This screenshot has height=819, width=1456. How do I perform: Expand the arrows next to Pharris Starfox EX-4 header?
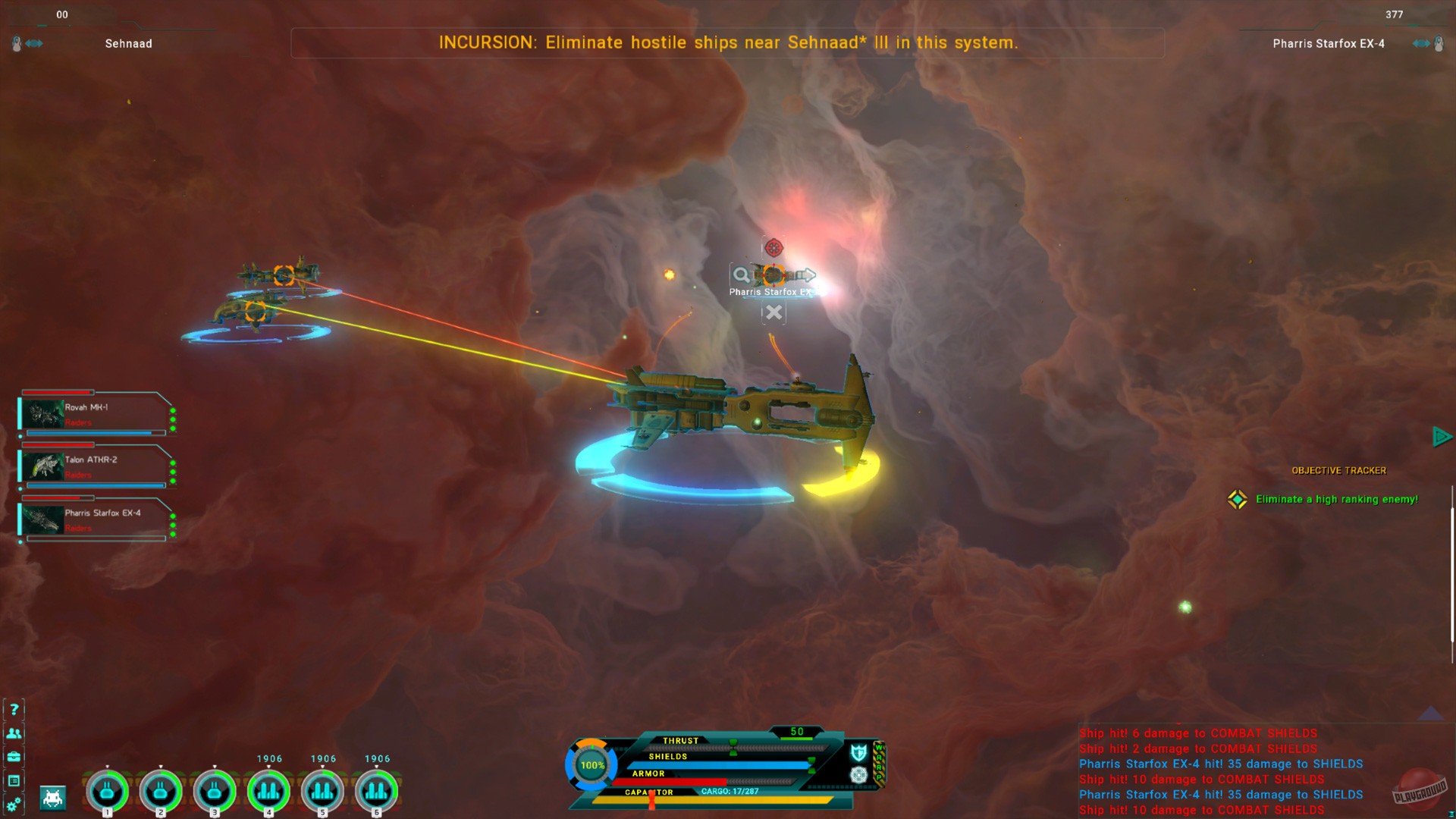click(x=1419, y=43)
